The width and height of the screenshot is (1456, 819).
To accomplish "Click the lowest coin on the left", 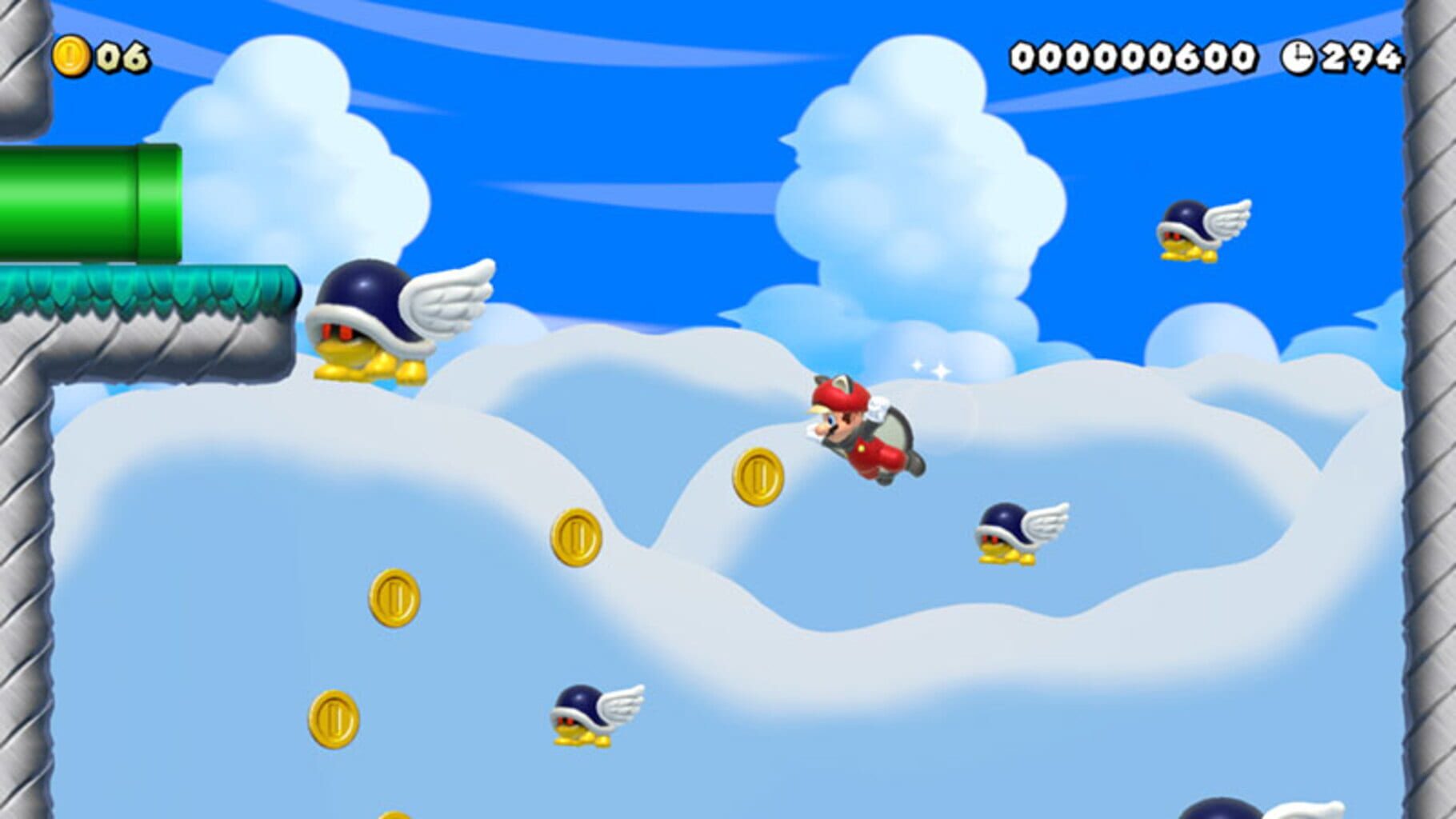I will [332, 719].
